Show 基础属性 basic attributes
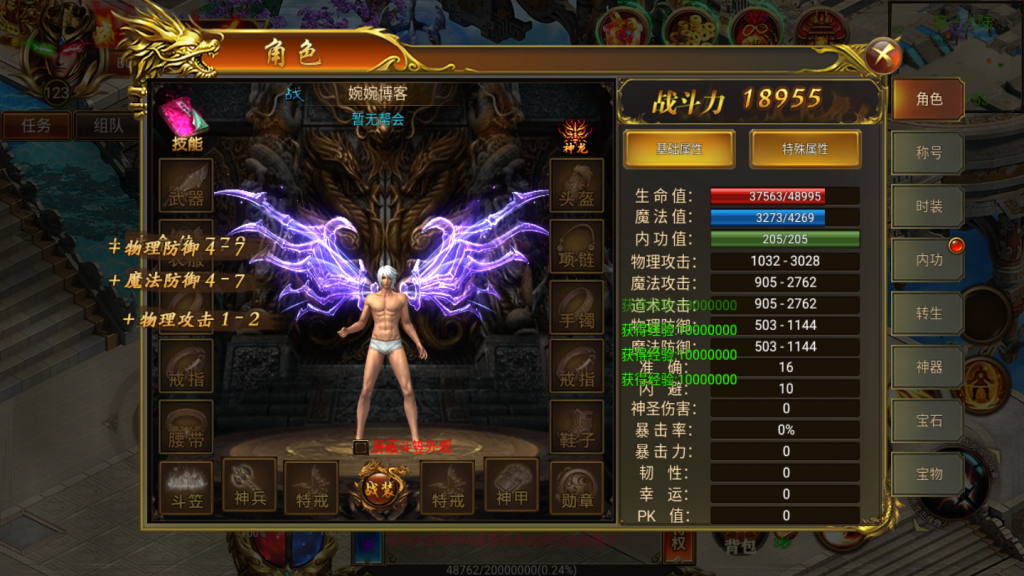The image size is (1024, 576). [679, 149]
